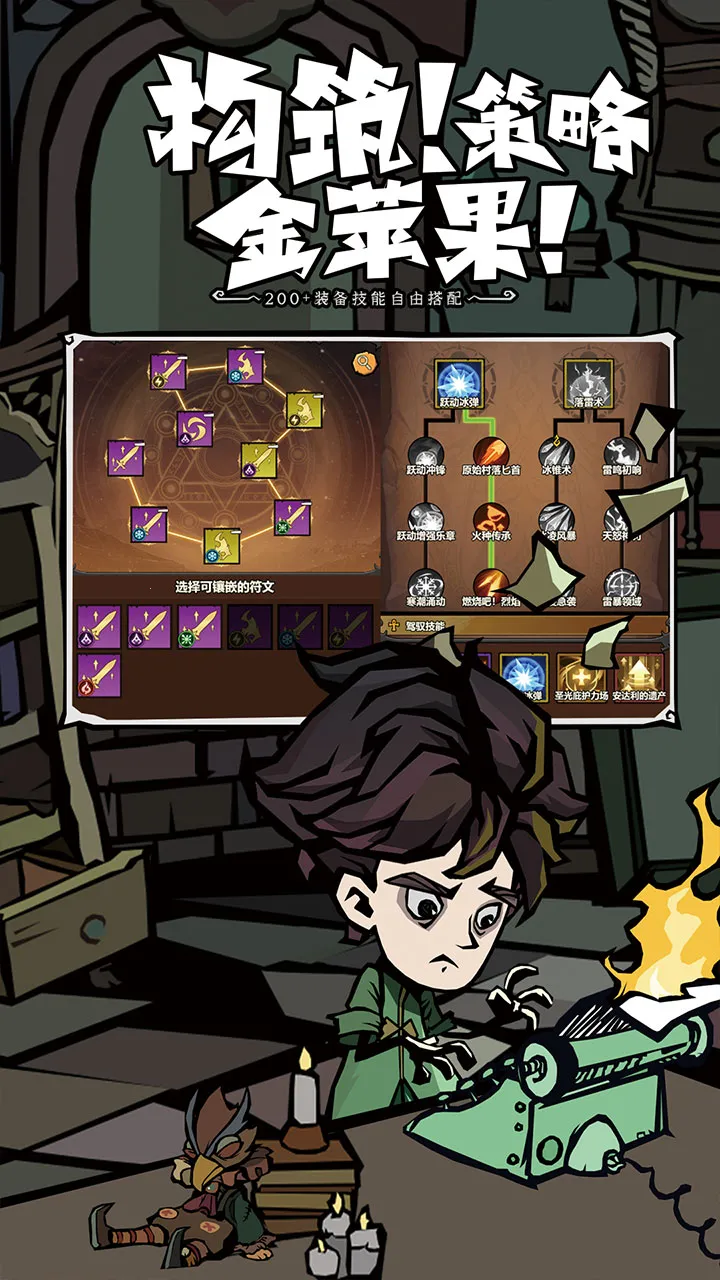Select the 跃动冲锋 skill node
The image size is (720, 1280).
(424, 453)
